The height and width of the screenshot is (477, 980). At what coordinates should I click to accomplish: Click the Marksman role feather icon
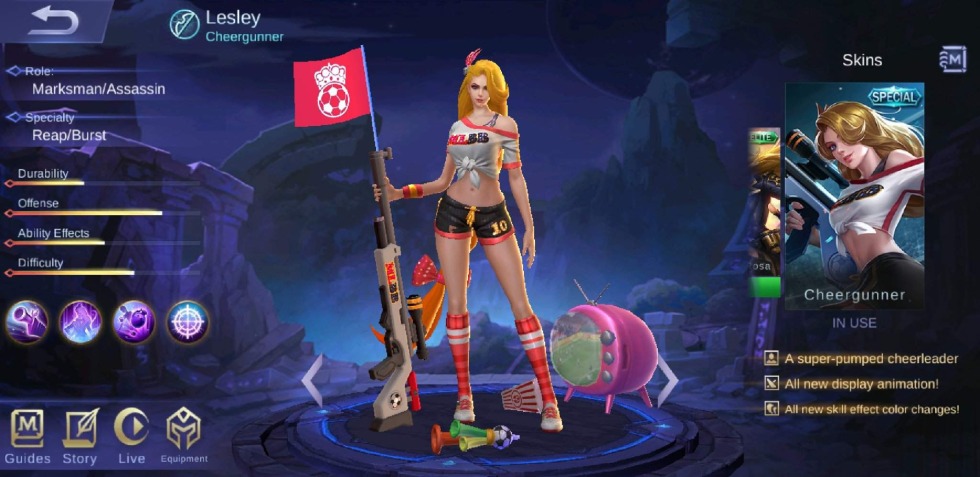pyautogui.click(x=184, y=24)
